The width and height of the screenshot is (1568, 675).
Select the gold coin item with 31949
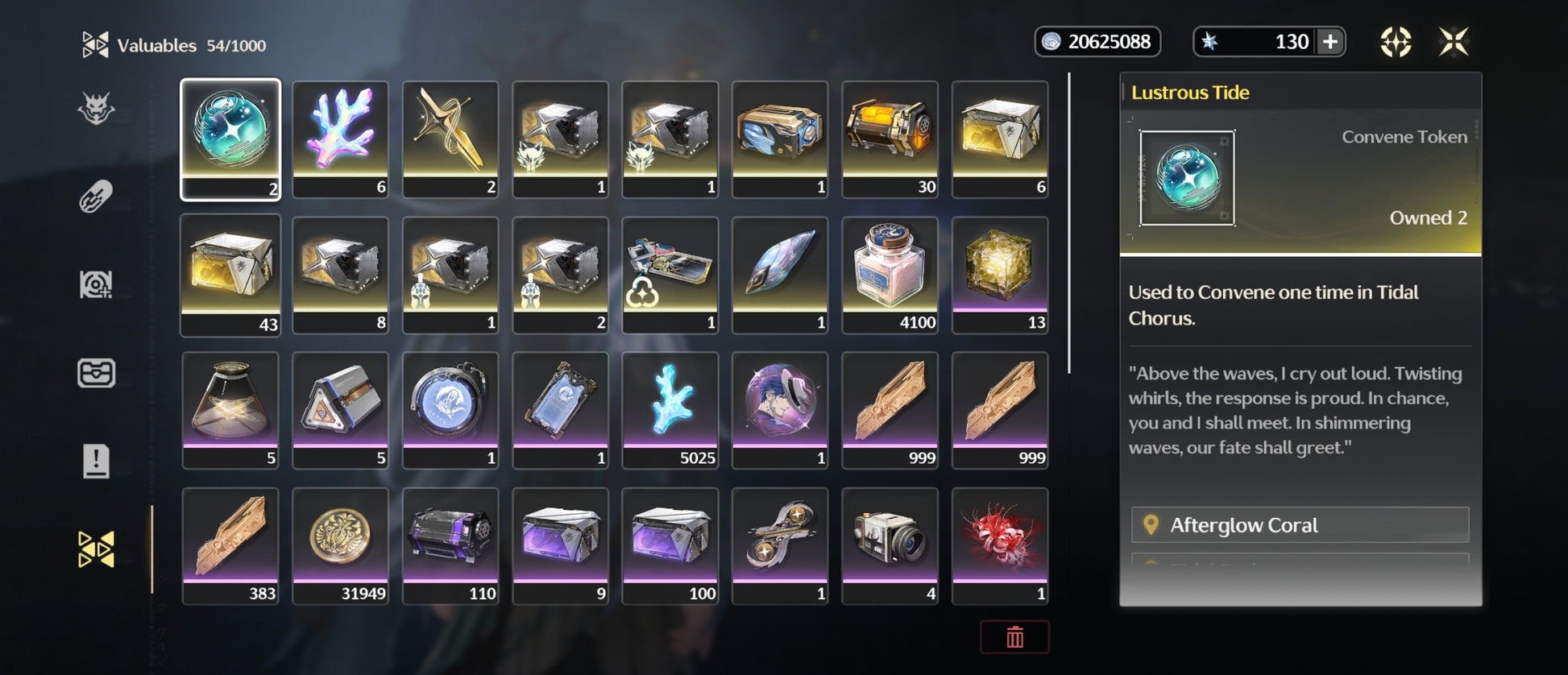coord(340,545)
